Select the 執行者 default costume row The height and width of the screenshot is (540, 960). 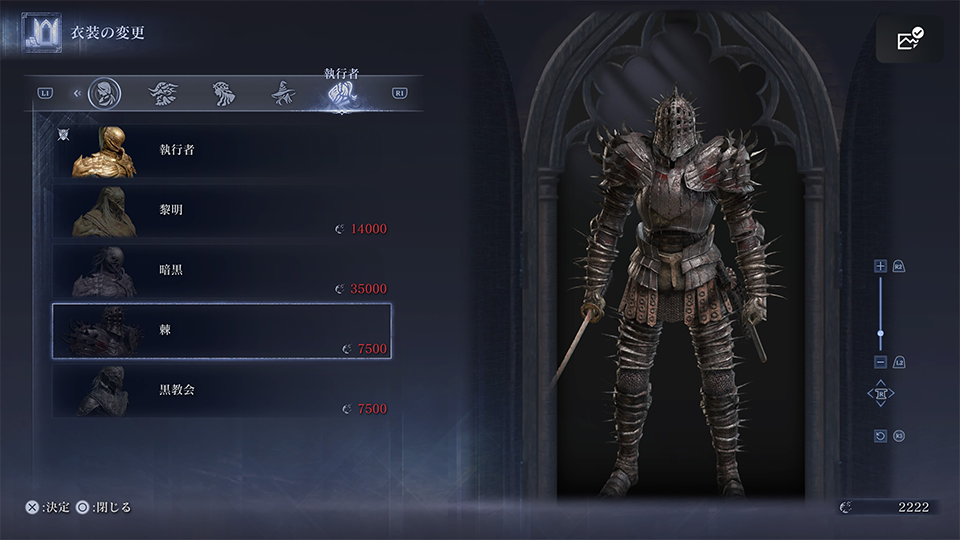coord(220,151)
